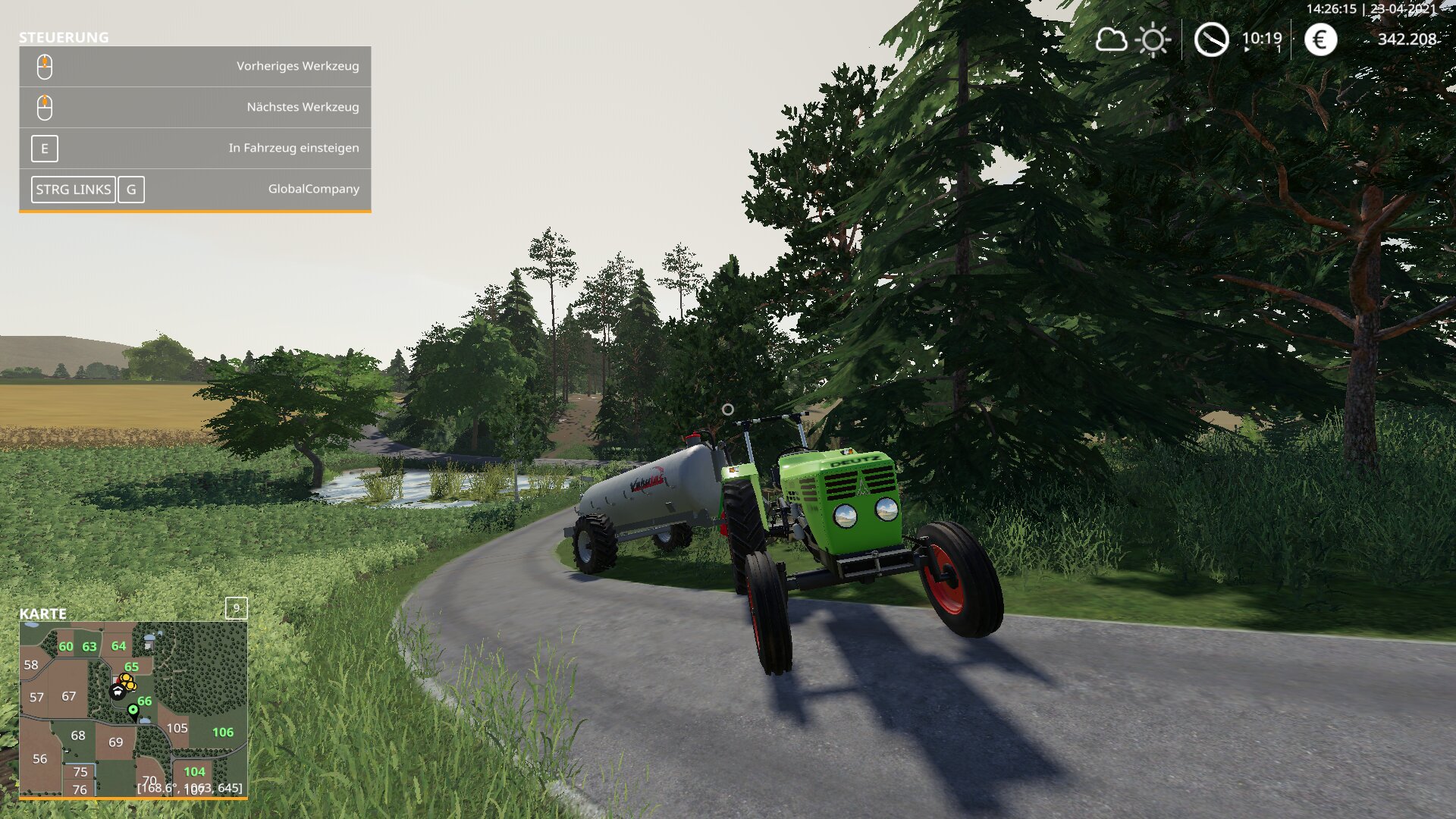Screen dimensions: 1456x819
Task: Click the sun weather forecast icon
Action: (x=1153, y=39)
